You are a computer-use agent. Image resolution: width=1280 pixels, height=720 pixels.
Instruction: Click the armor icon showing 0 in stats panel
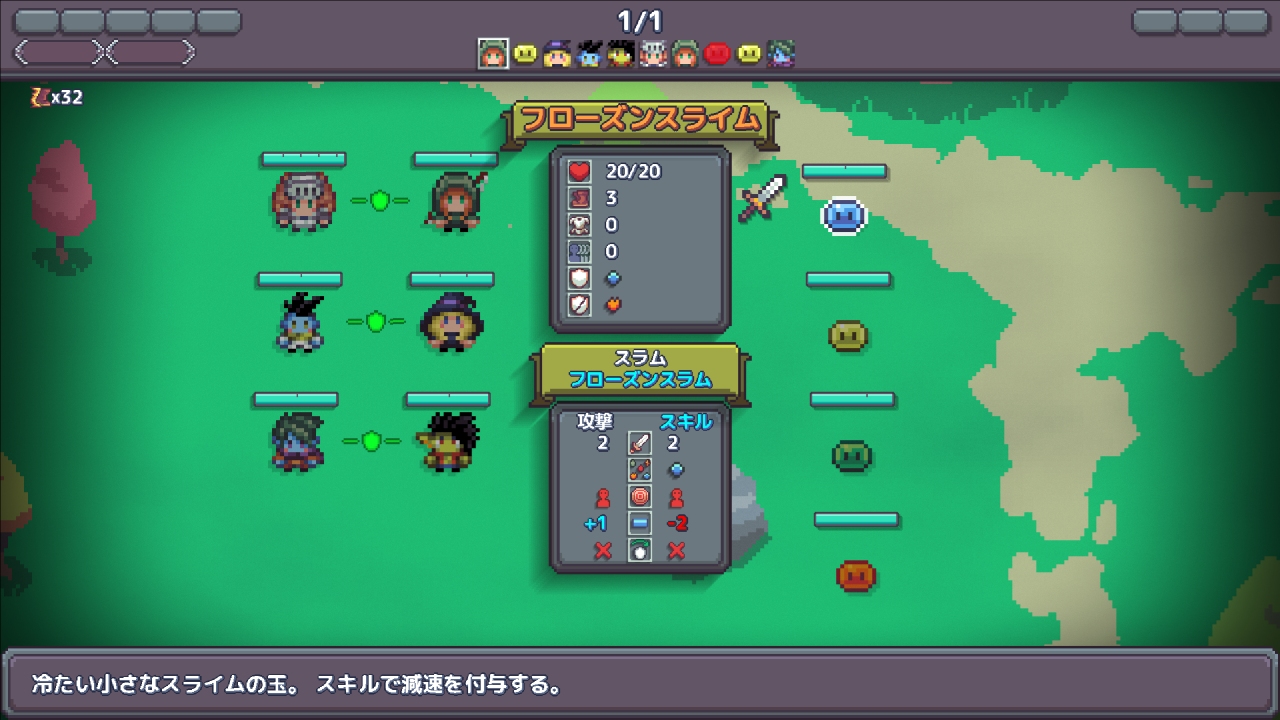pyautogui.click(x=580, y=225)
